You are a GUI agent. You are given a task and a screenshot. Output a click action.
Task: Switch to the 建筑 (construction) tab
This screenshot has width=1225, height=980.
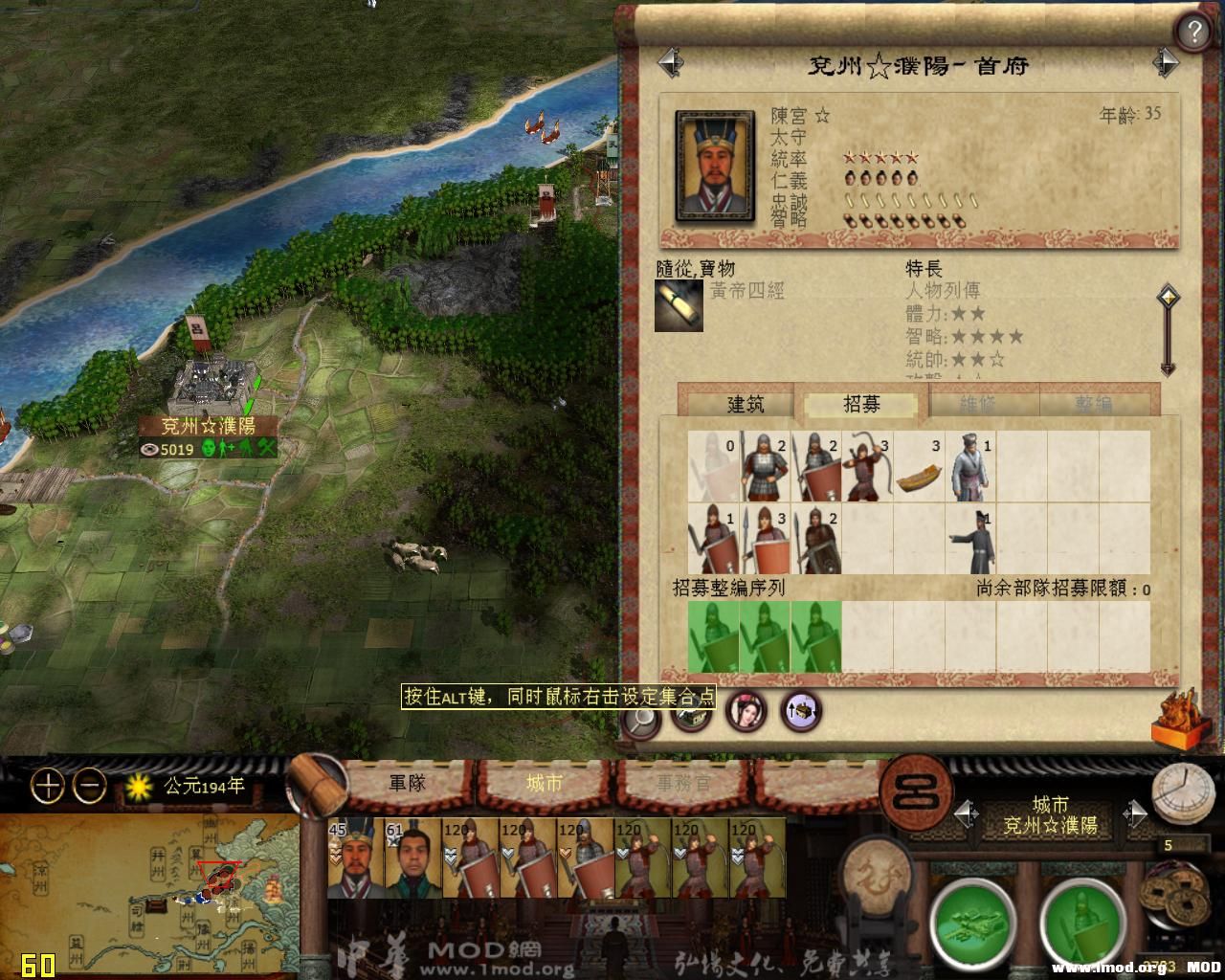click(x=745, y=404)
